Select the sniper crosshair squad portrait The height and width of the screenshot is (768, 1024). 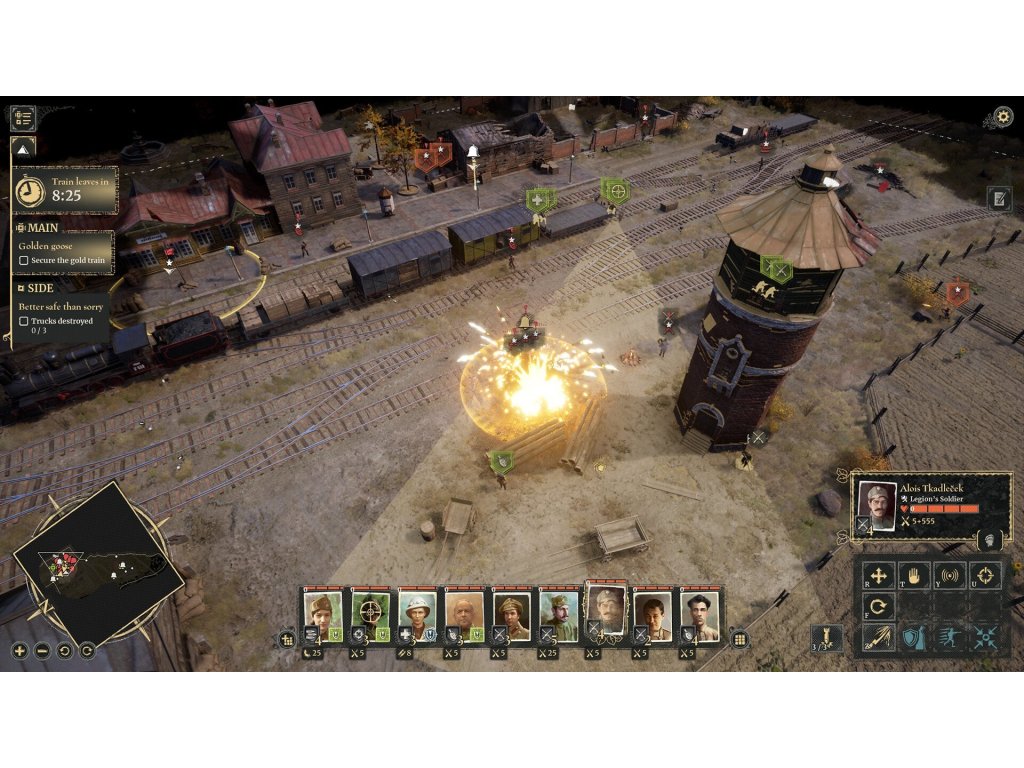point(370,611)
